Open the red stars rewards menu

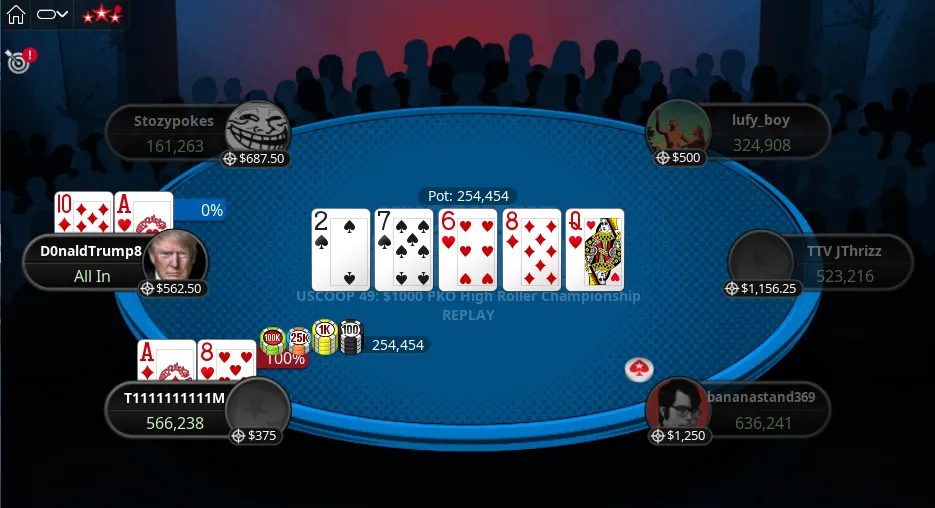click(x=101, y=14)
